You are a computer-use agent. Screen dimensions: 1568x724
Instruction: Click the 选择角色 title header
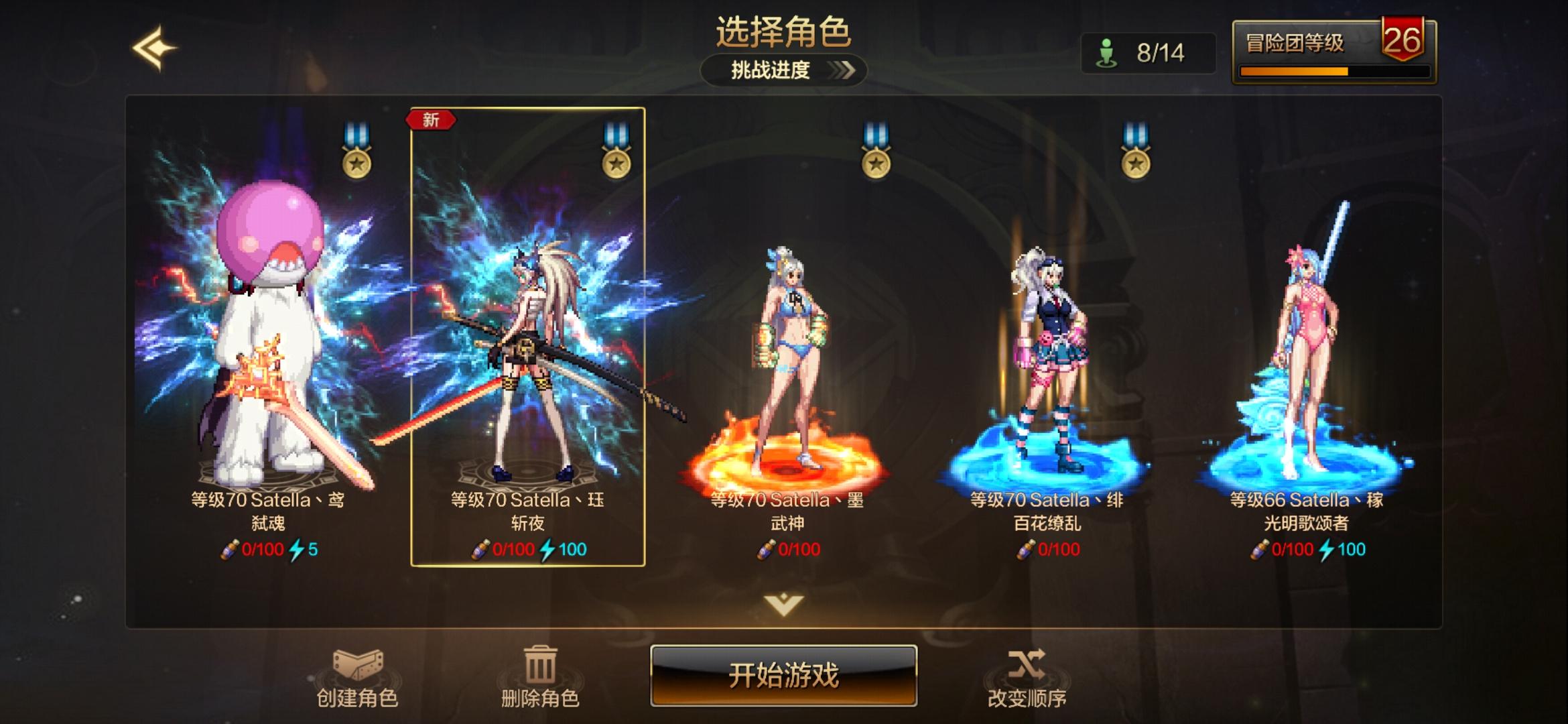click(x=784, y=30)
